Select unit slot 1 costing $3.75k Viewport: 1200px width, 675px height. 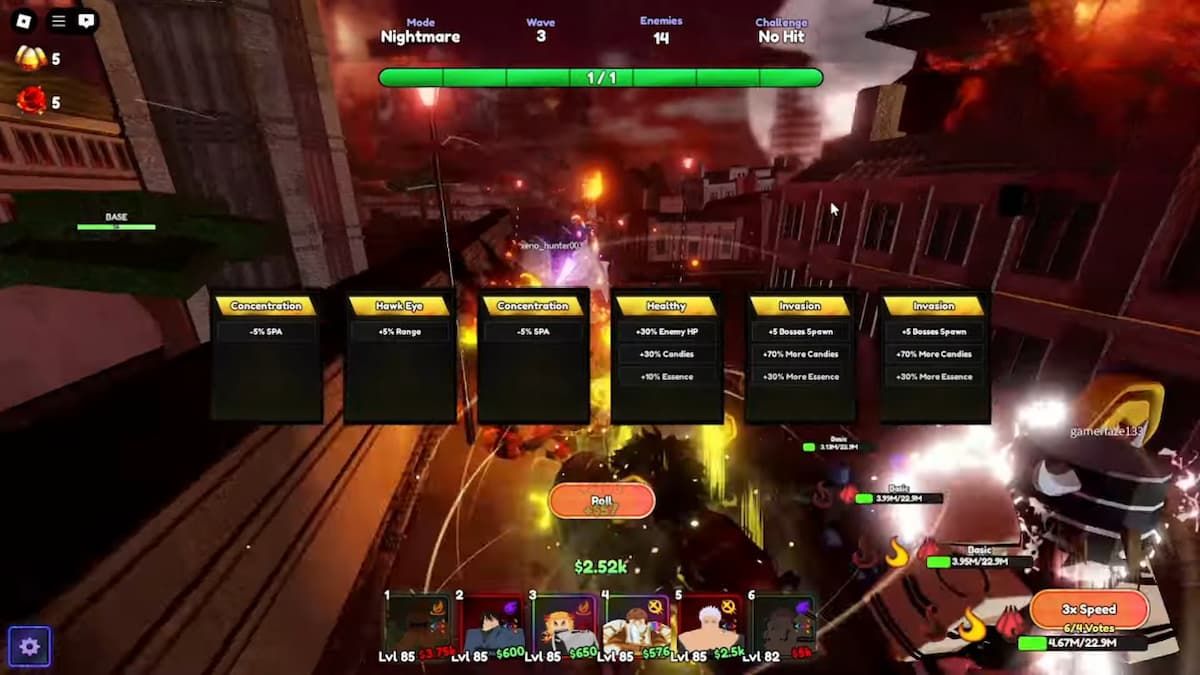[x=418, y=624]
